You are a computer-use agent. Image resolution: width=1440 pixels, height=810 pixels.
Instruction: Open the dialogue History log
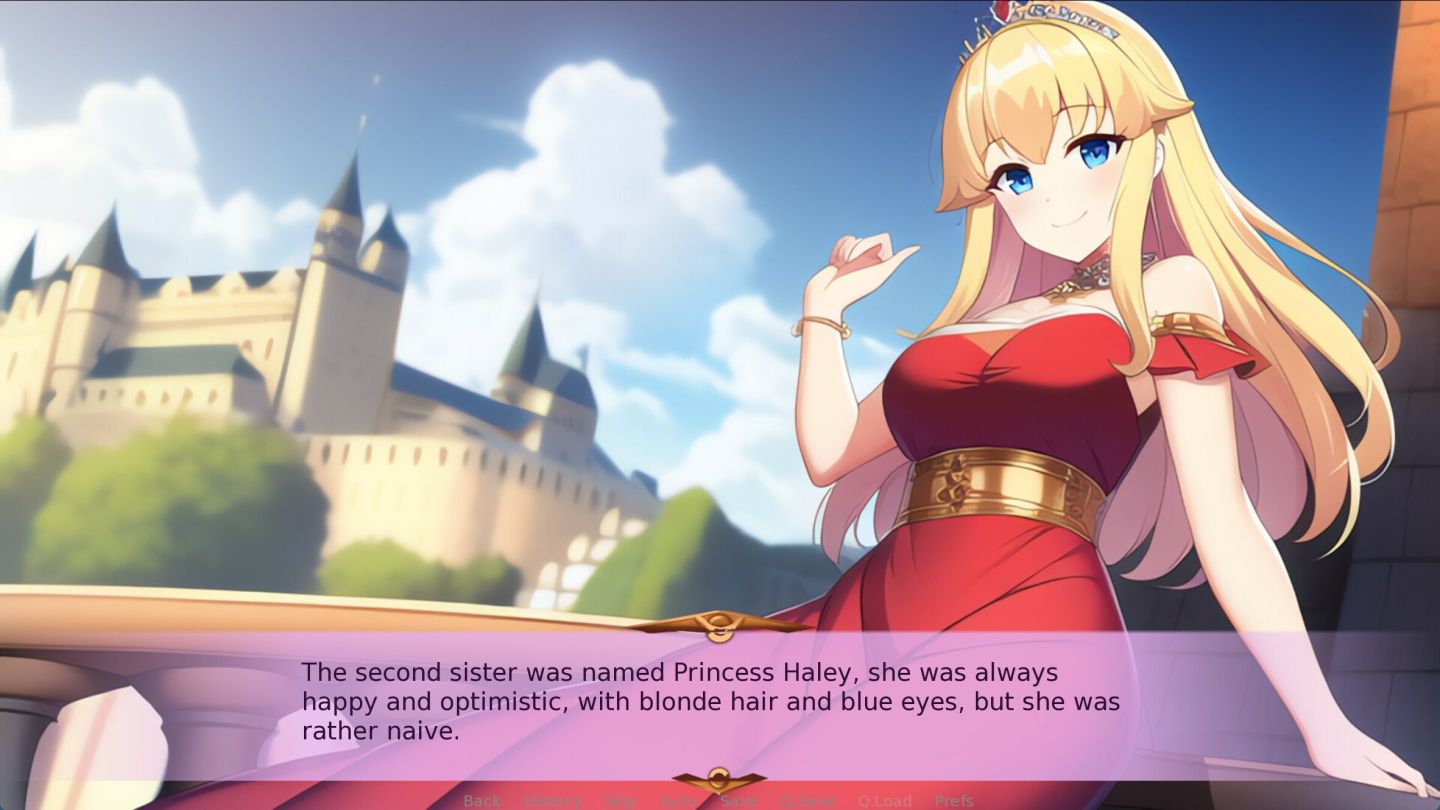549,800
